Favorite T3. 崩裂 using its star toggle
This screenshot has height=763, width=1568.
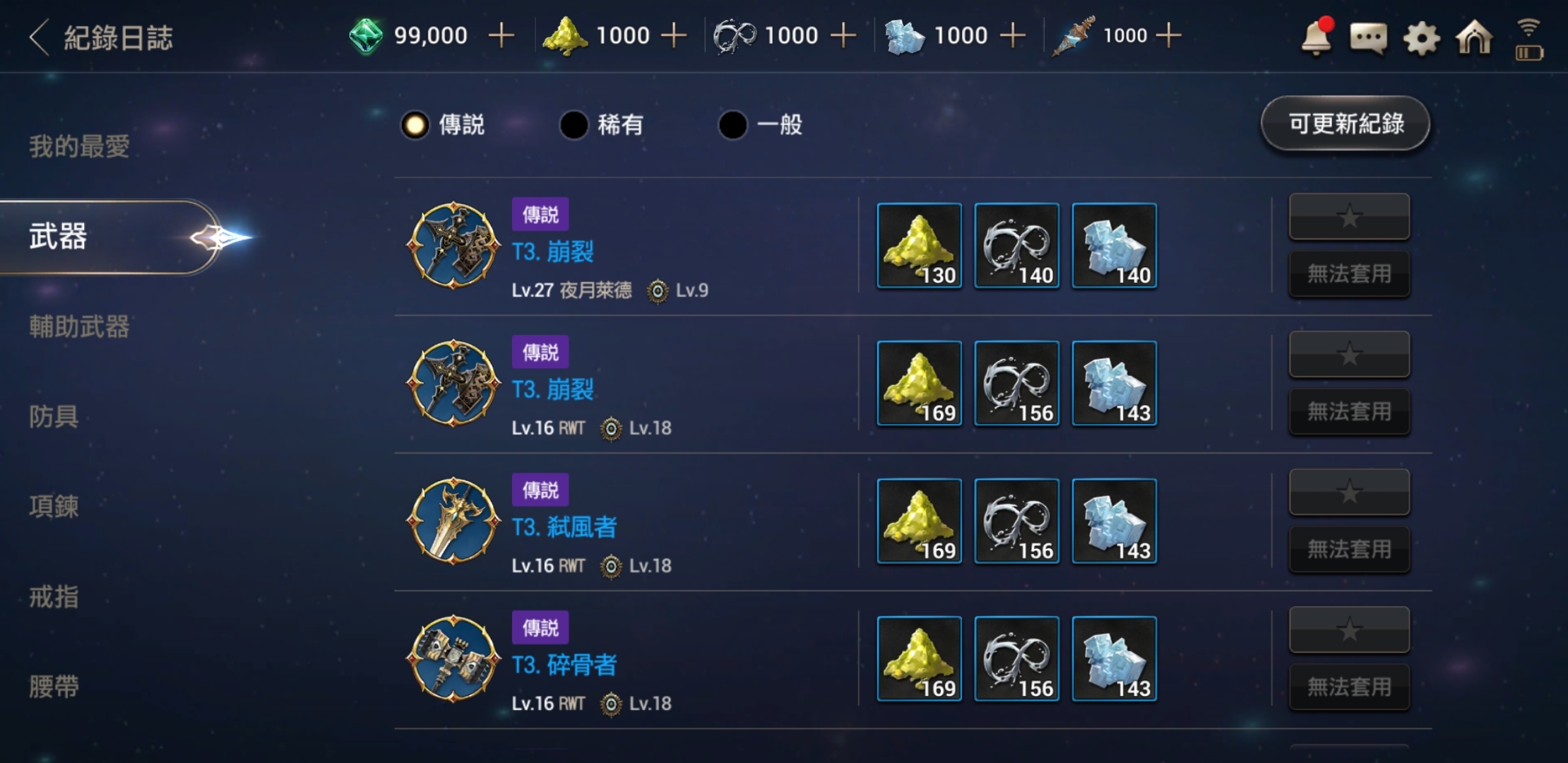click(x=1349, y=217)
